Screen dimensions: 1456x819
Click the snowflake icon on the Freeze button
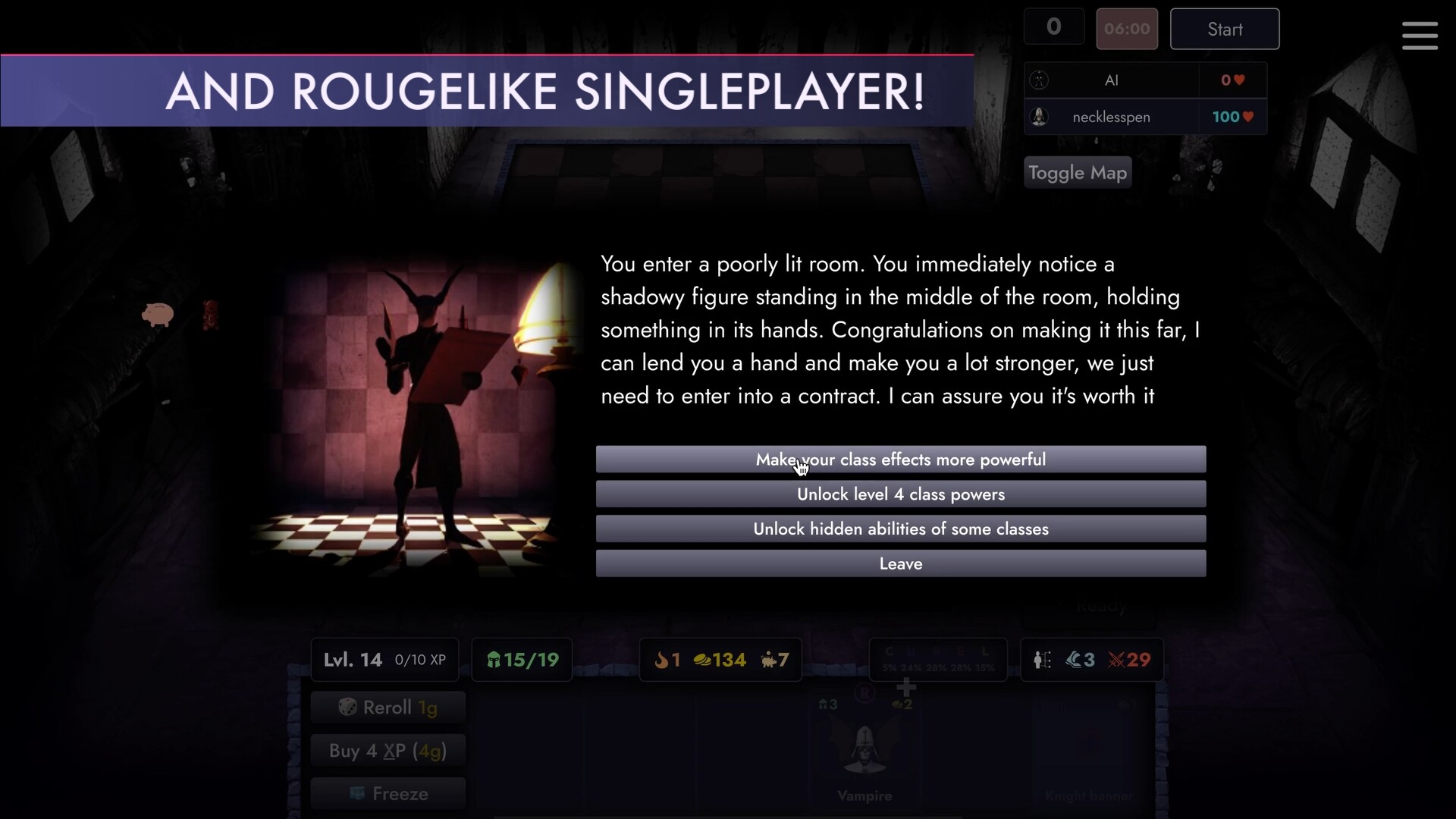pyautogui.click(x=357, y=793)
